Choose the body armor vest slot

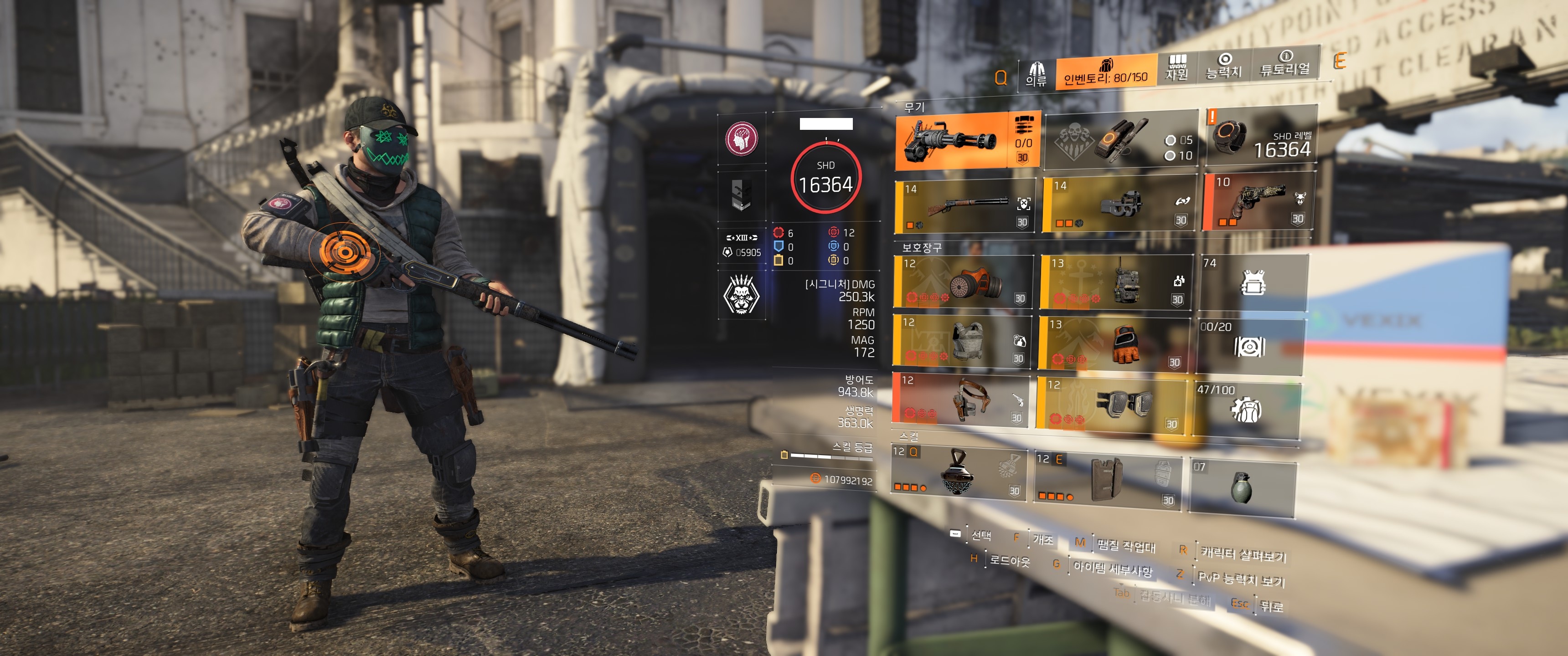[x=962, y=341]
